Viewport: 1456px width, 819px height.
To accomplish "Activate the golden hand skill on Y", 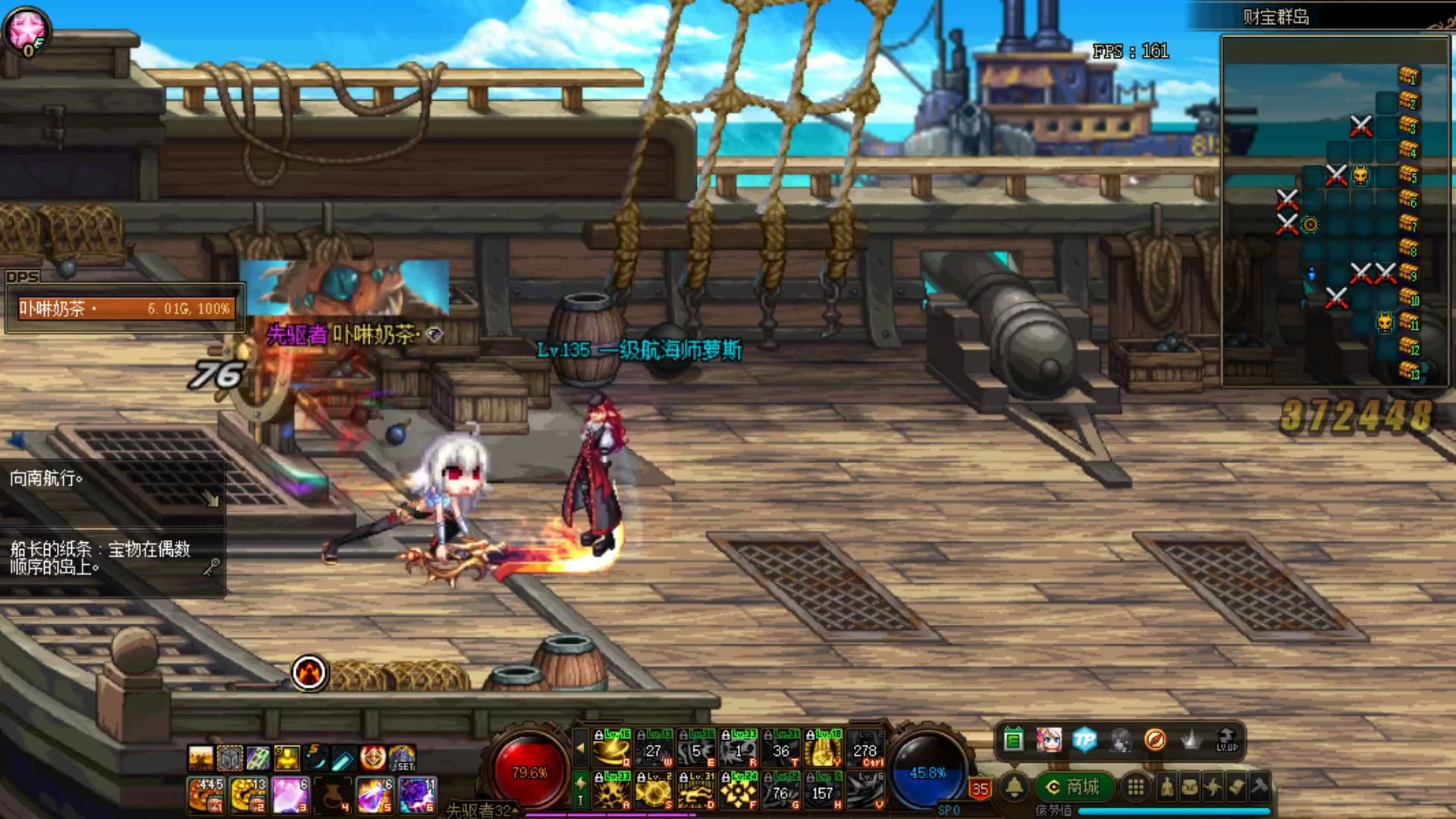I will 823,749.
